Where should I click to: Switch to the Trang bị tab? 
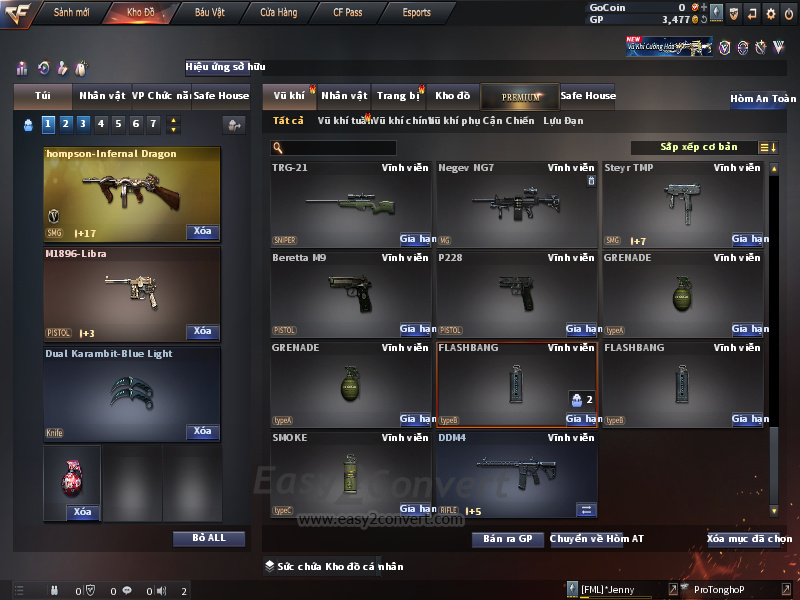[x=398, y=96]
